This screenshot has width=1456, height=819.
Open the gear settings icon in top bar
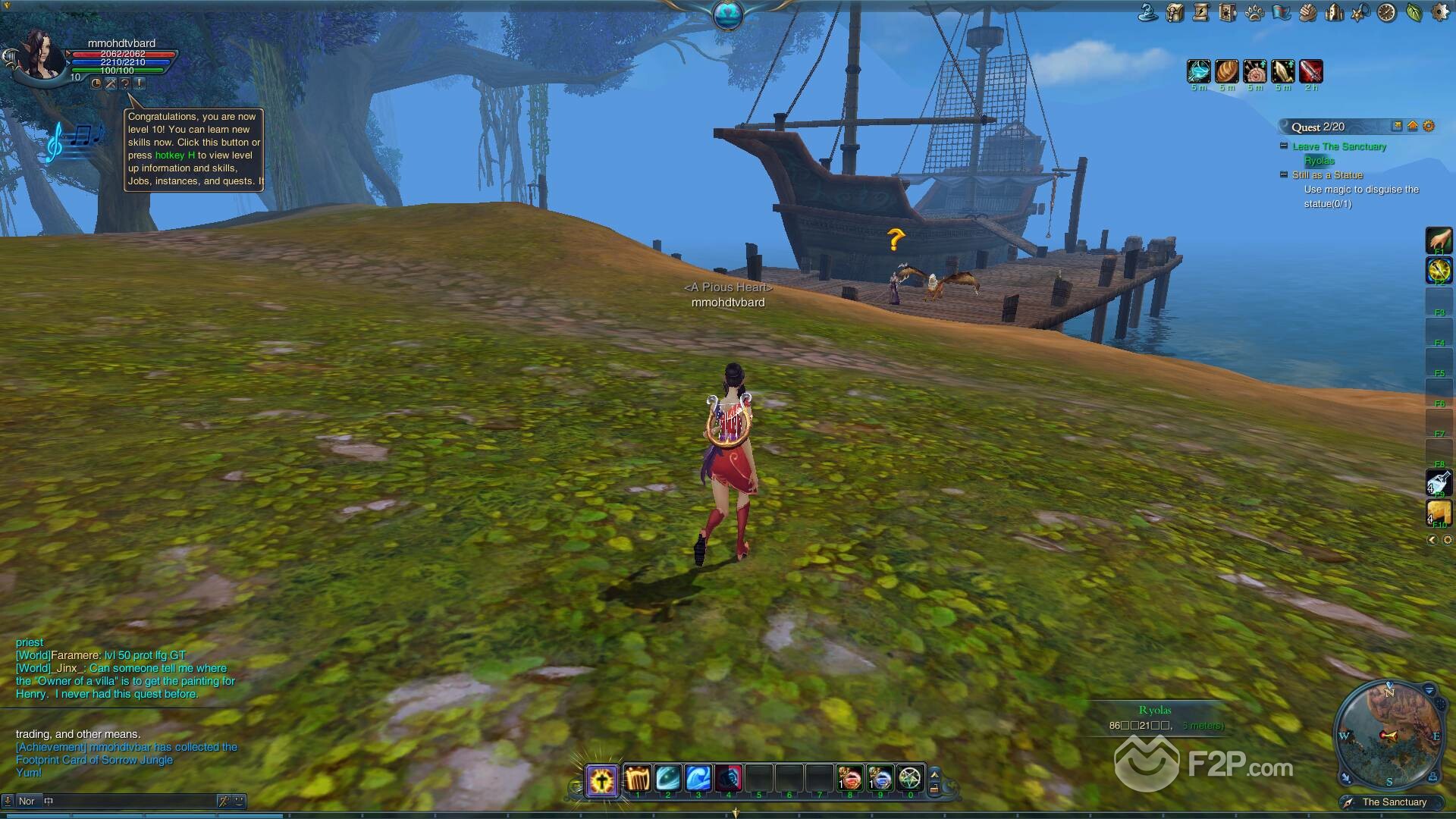pyautogui.click(x=1440, y=12)
